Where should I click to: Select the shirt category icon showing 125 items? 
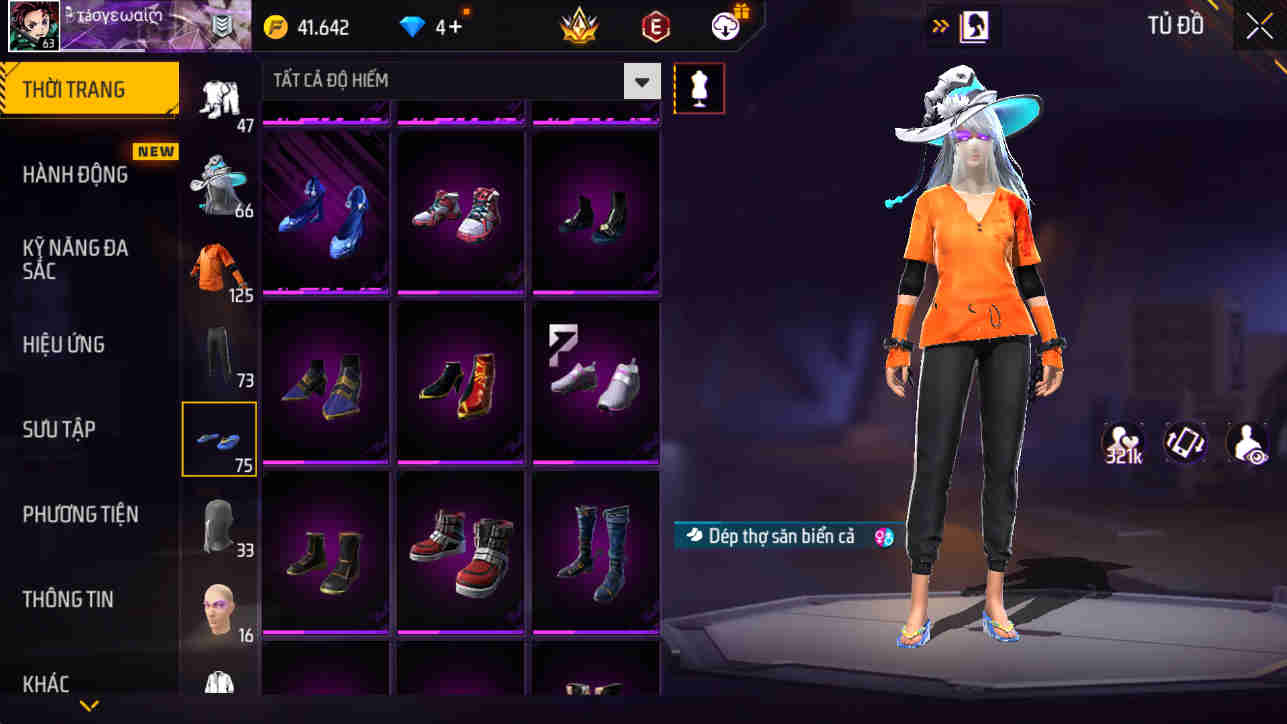pyautogui.click(x=219, y=264)
